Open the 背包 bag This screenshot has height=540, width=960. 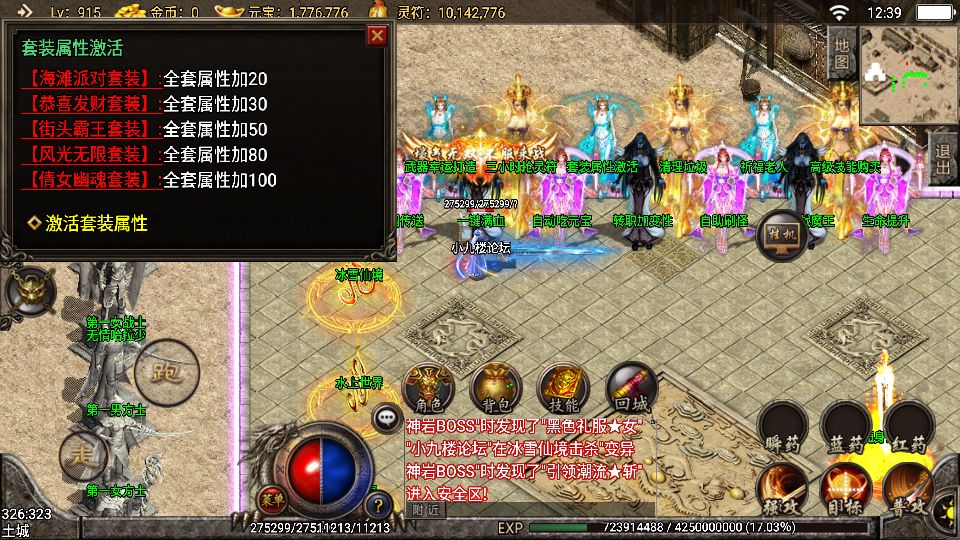(x=494, y=390)
